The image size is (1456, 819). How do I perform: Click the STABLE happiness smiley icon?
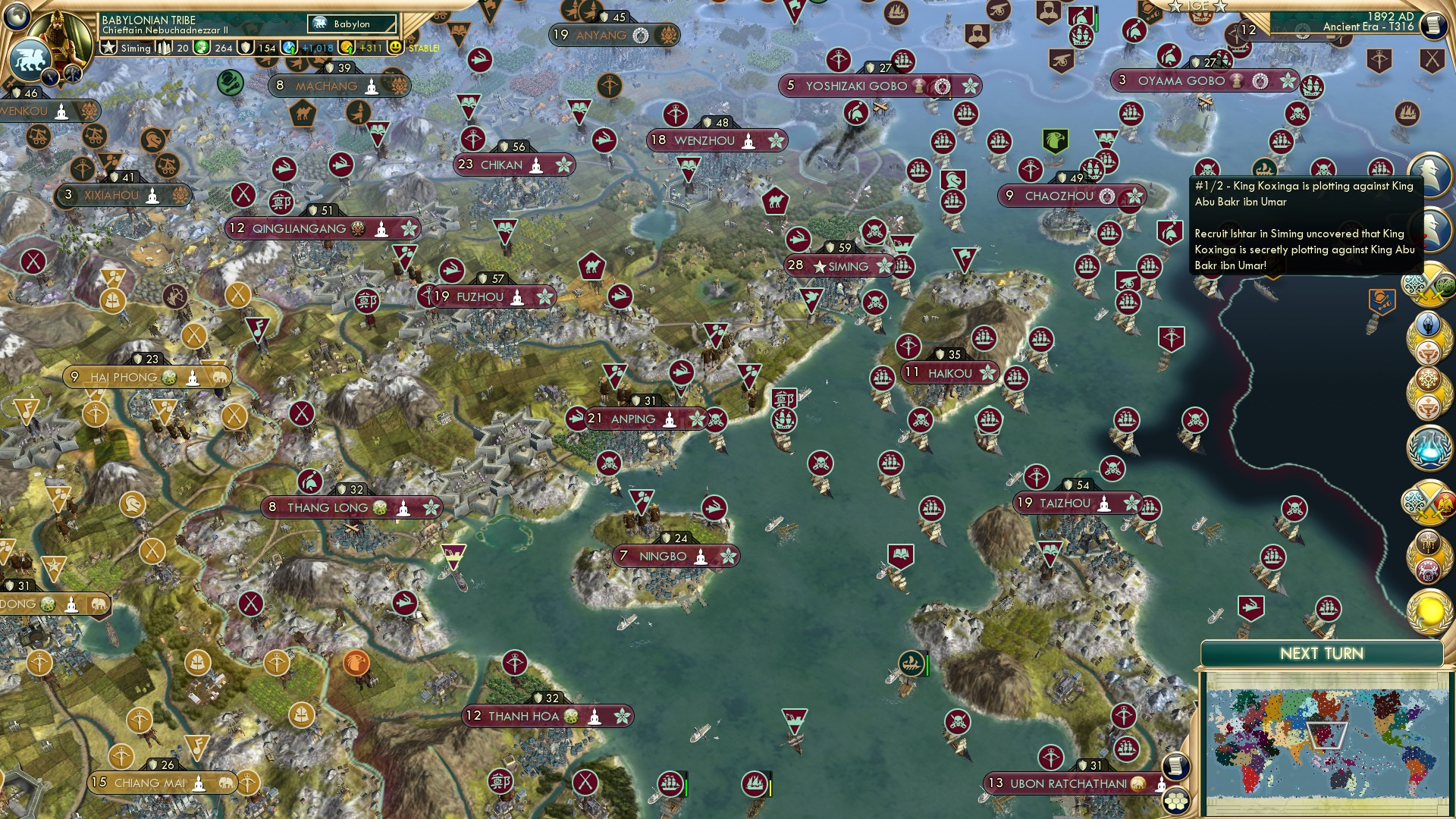click(394, 48)
